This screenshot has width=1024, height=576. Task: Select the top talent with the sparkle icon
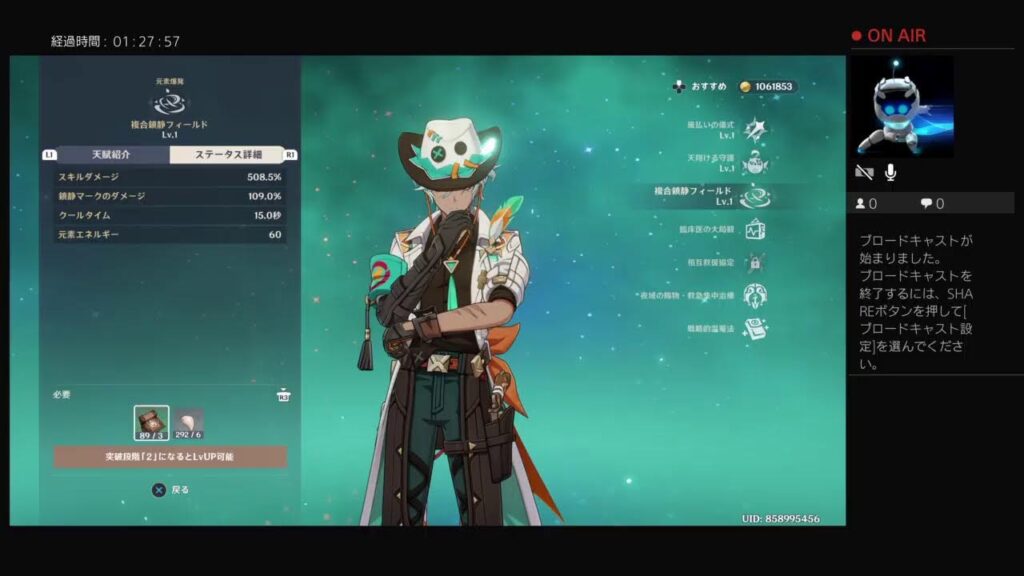[x=756, y=129]
